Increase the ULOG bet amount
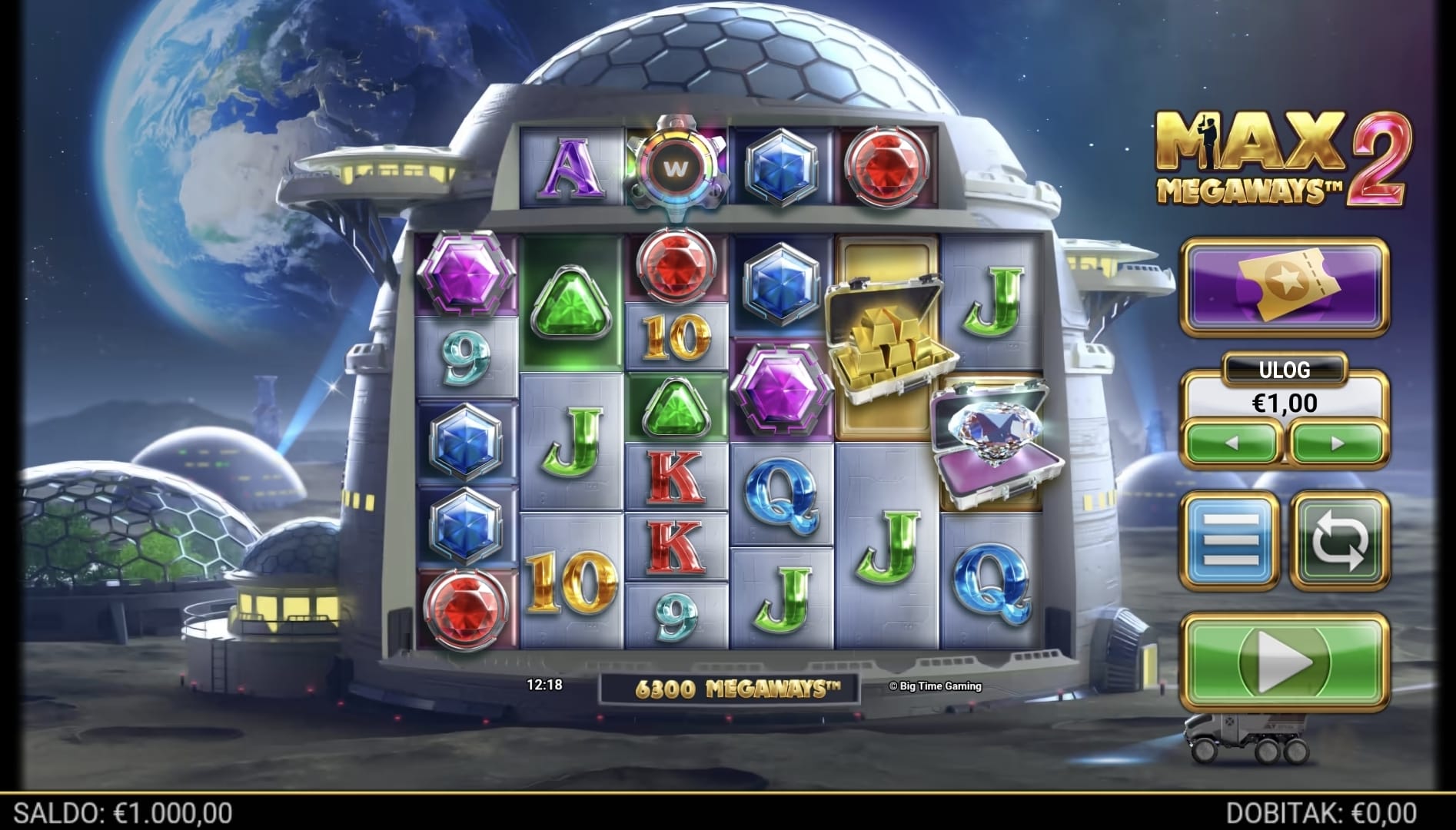Image resolution: width=1456 pixels, height=830 pixels. (x=1338, y=443)
